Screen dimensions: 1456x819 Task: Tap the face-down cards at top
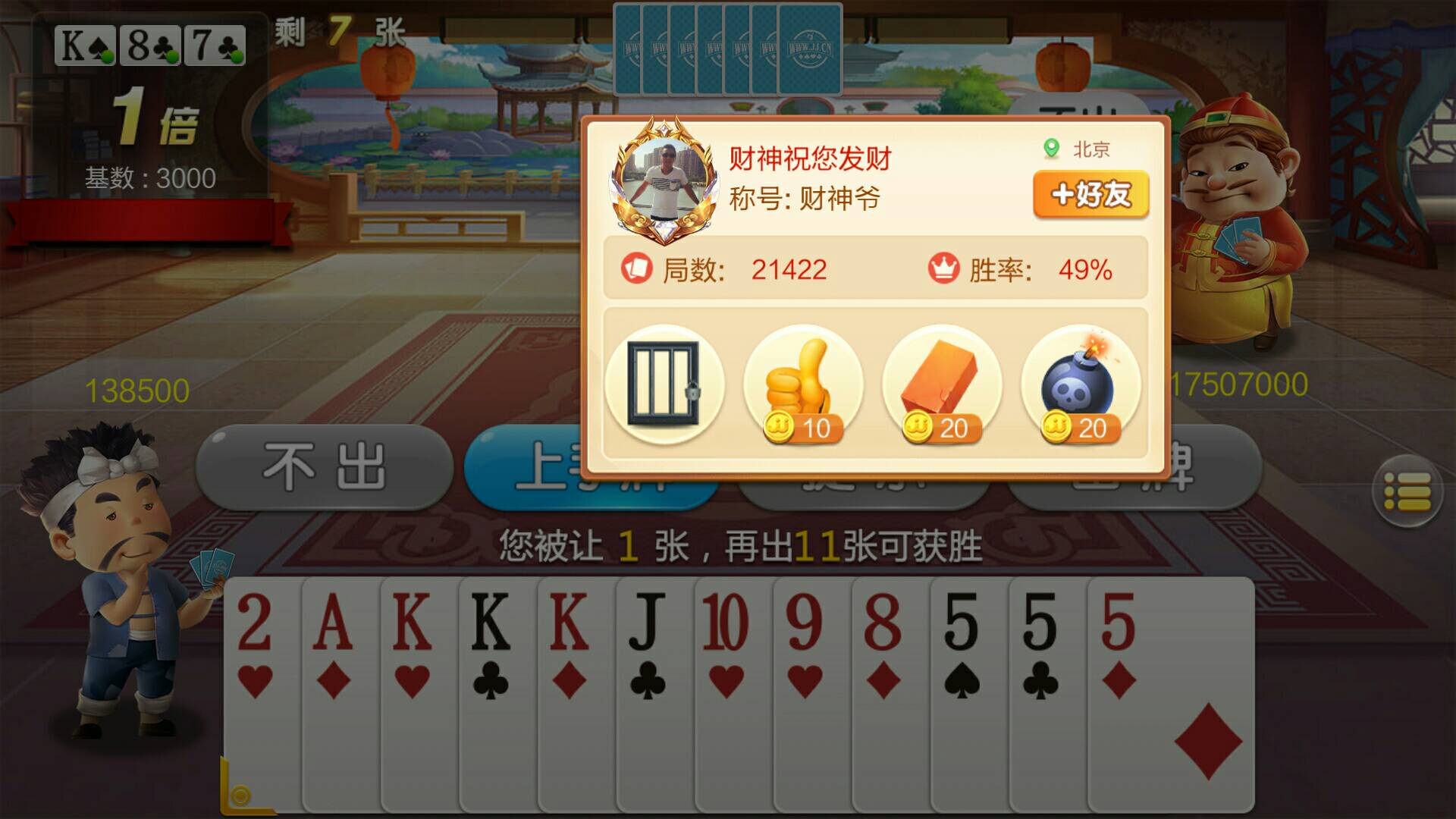click(726, 49)
